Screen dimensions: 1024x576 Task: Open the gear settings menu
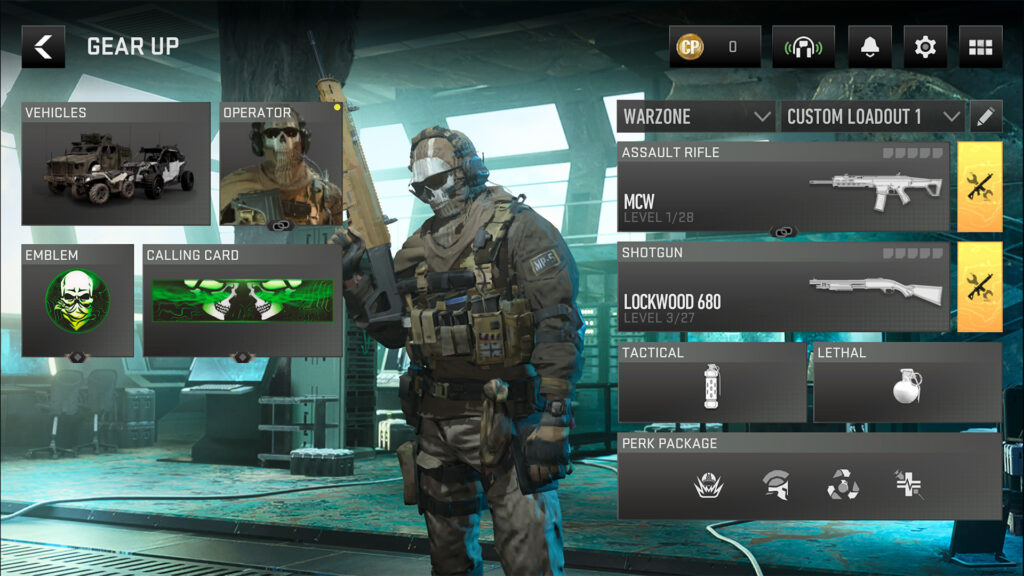tap(925, 47)
